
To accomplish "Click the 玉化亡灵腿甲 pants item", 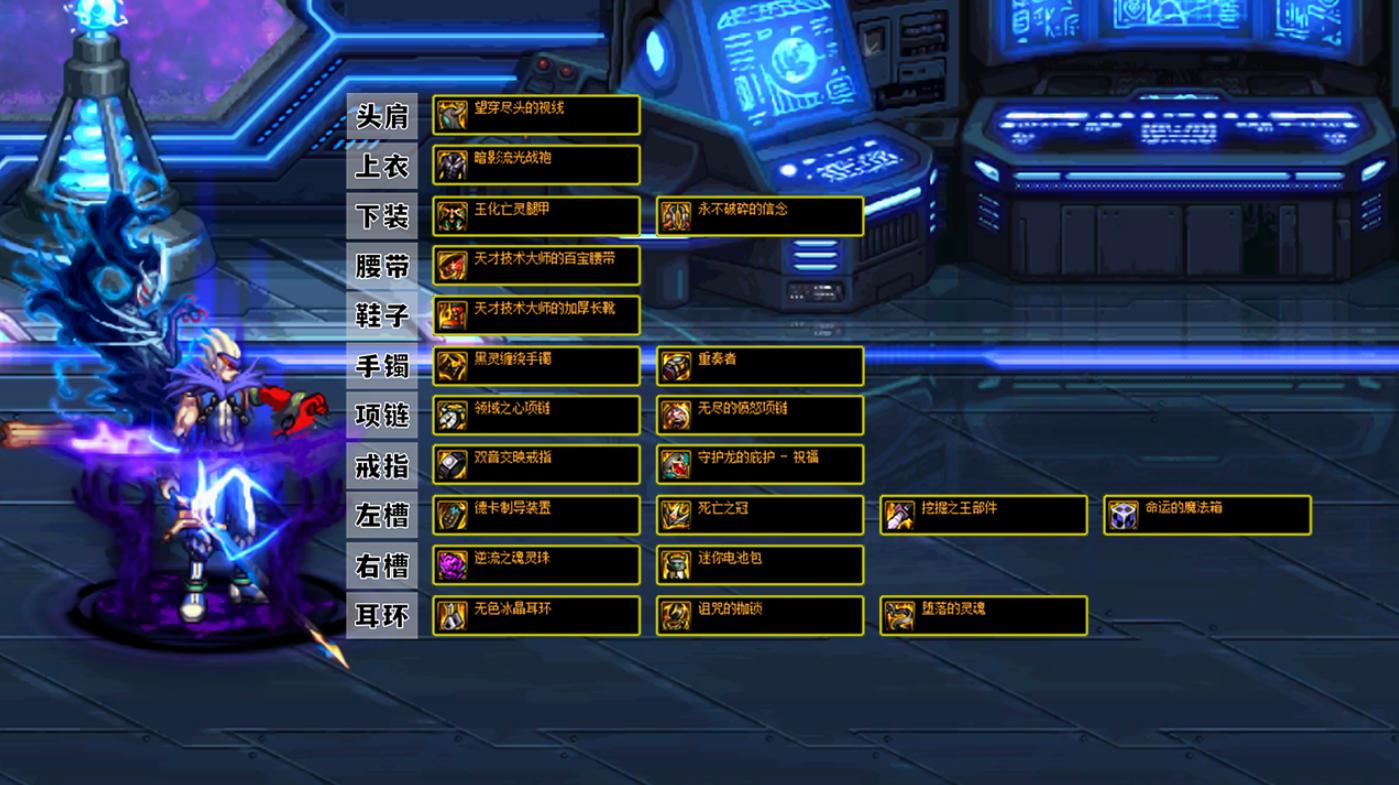I will pos(536,216).
